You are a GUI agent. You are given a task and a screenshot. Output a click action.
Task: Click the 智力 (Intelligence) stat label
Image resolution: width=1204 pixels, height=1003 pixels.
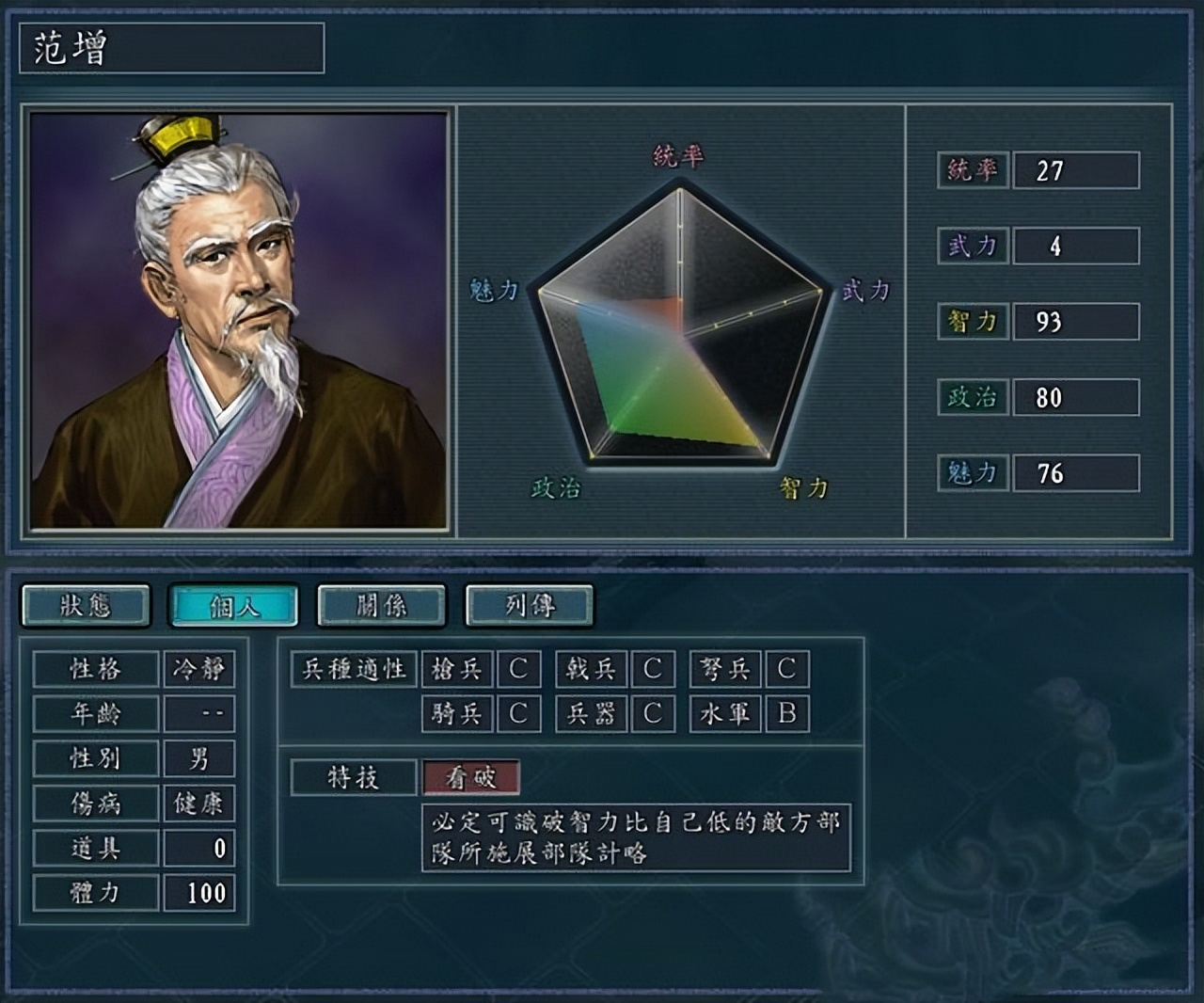click(x=972, y=321)
